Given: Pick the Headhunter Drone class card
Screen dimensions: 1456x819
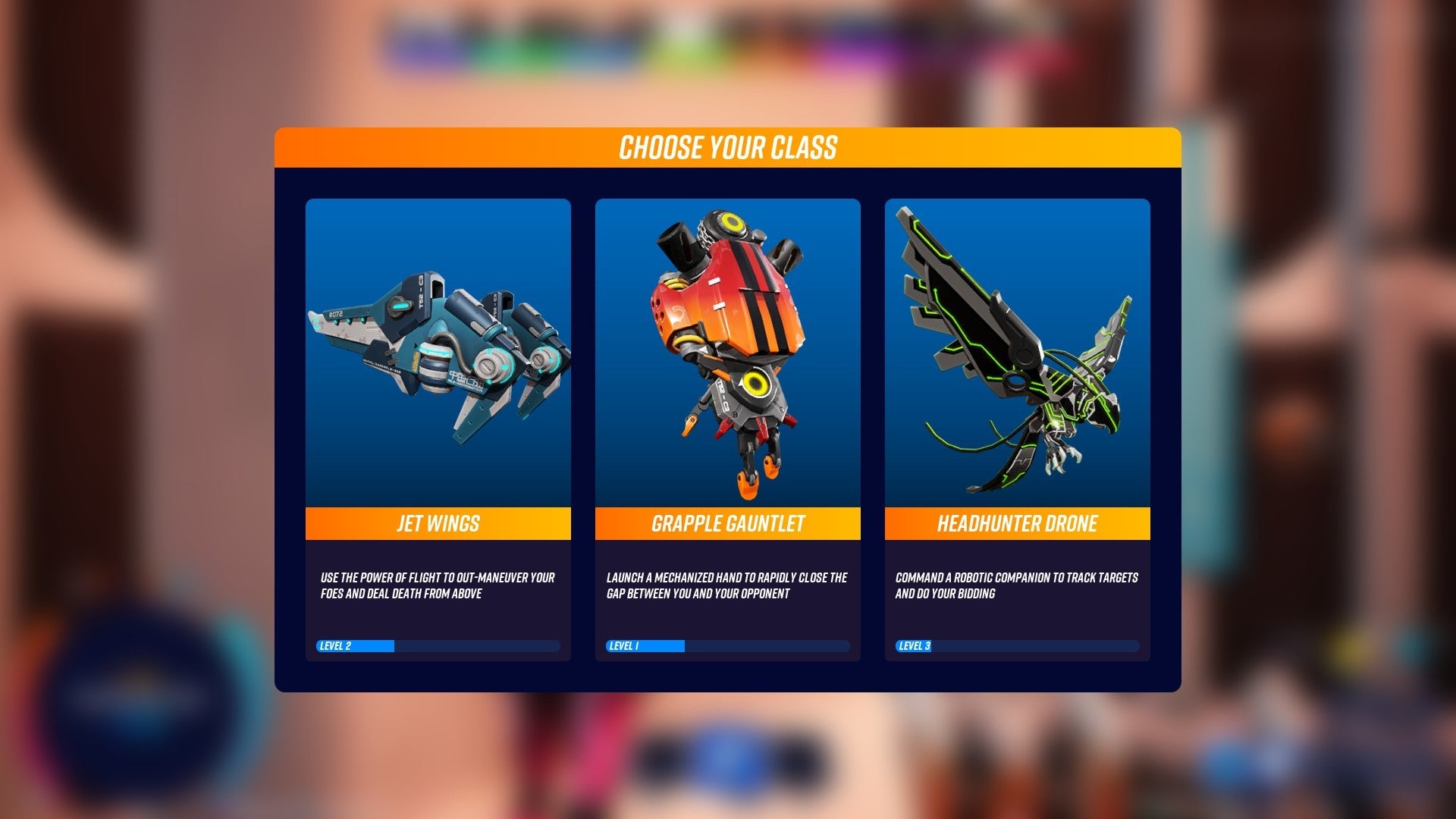Looking at the screenshot, I should (x=1017, y=429).
